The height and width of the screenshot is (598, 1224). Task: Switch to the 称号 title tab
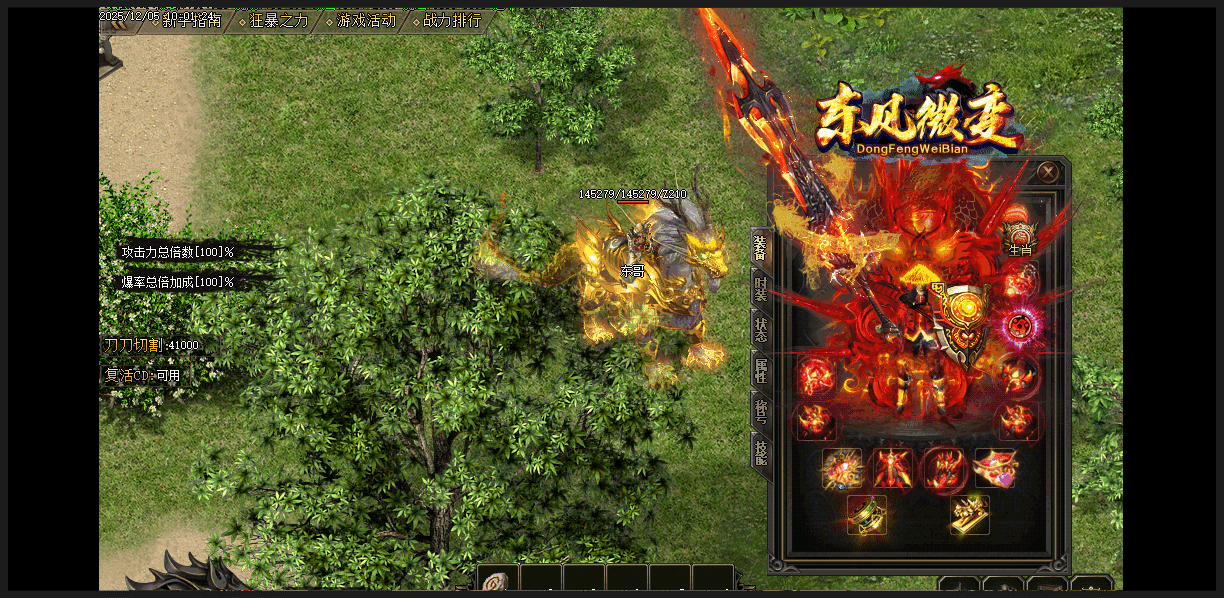point(761,409)
